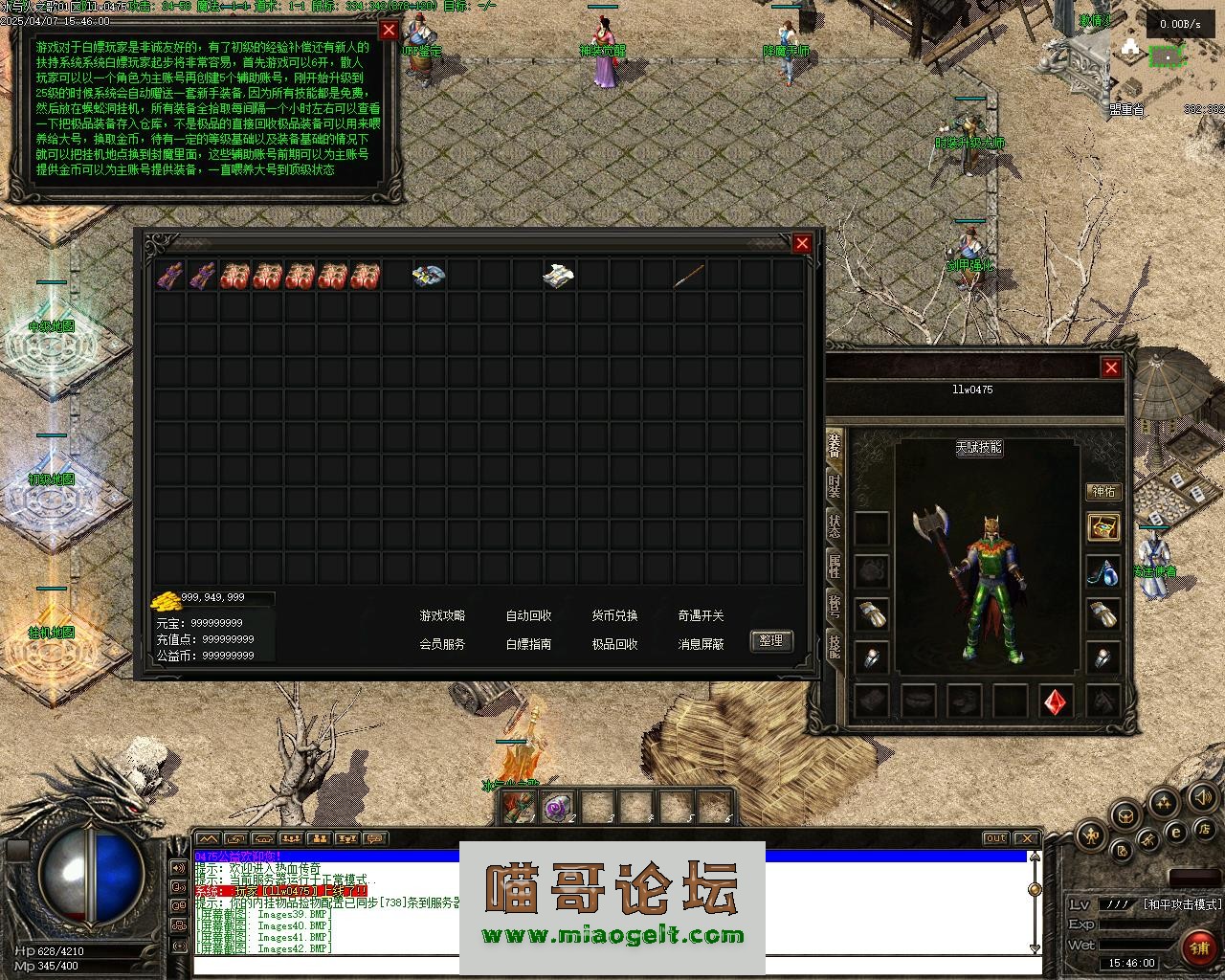Toggle 奇遇开关 adventure switch
Image resolution: width=1225 pixels, height=980 pixels.
click(x=701, y=616)
